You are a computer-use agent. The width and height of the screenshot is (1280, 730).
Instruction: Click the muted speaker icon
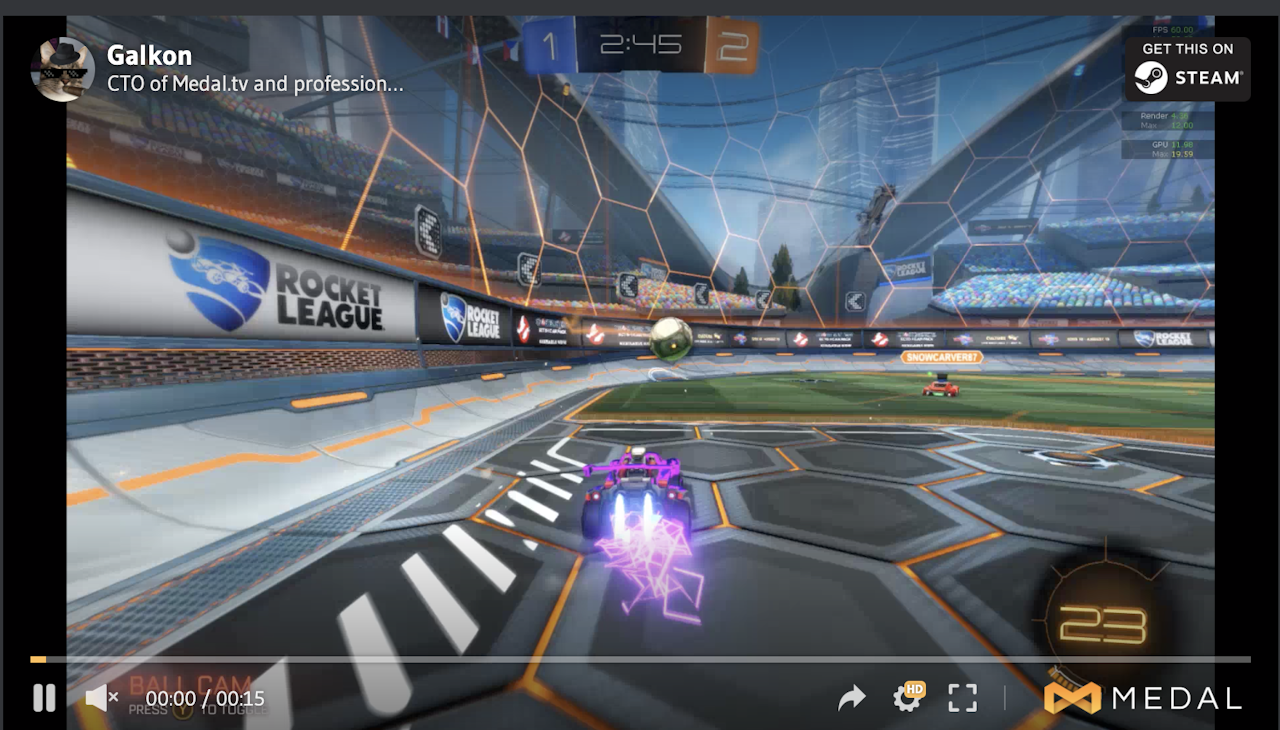click(x=97, y=697)
